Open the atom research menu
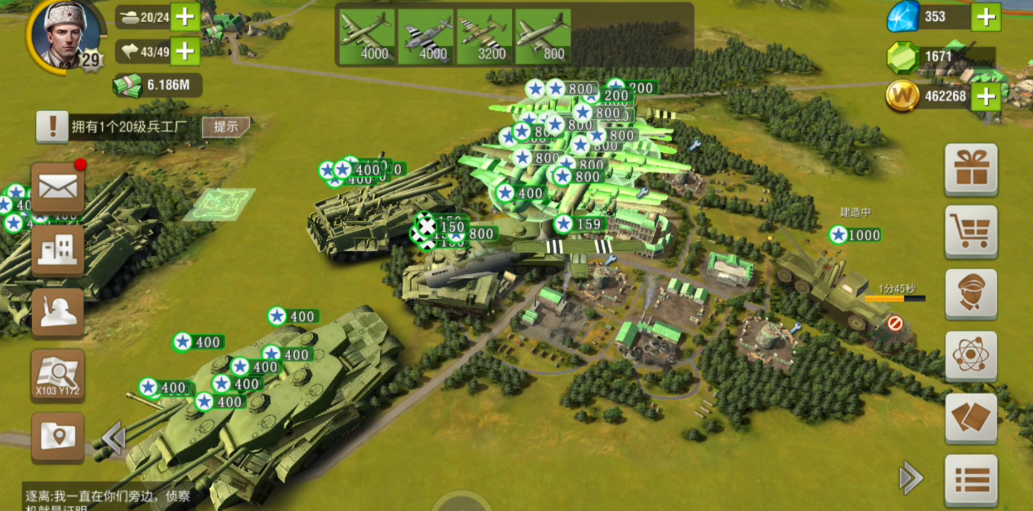 tap(971, 356)
